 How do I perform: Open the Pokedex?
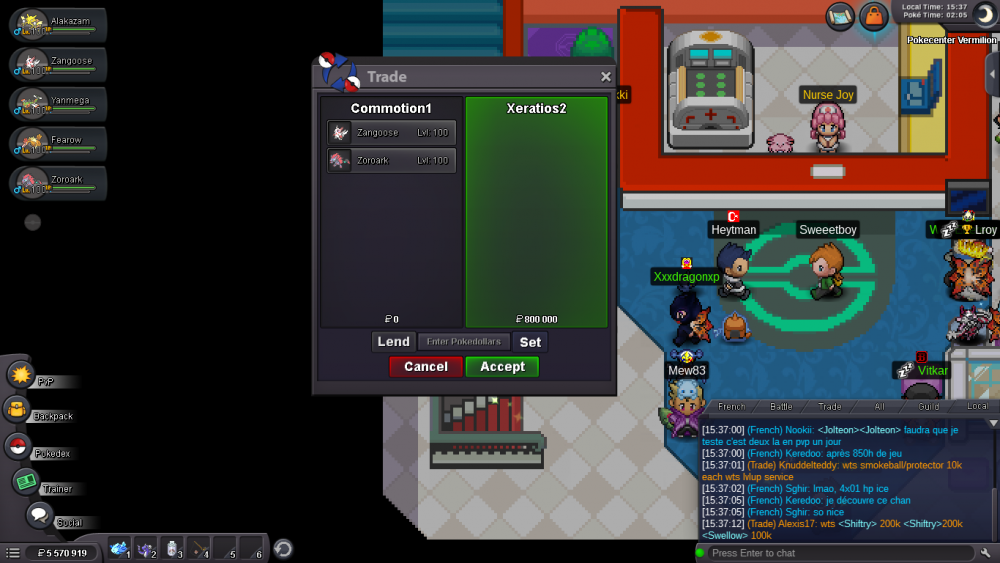[17, 447]
